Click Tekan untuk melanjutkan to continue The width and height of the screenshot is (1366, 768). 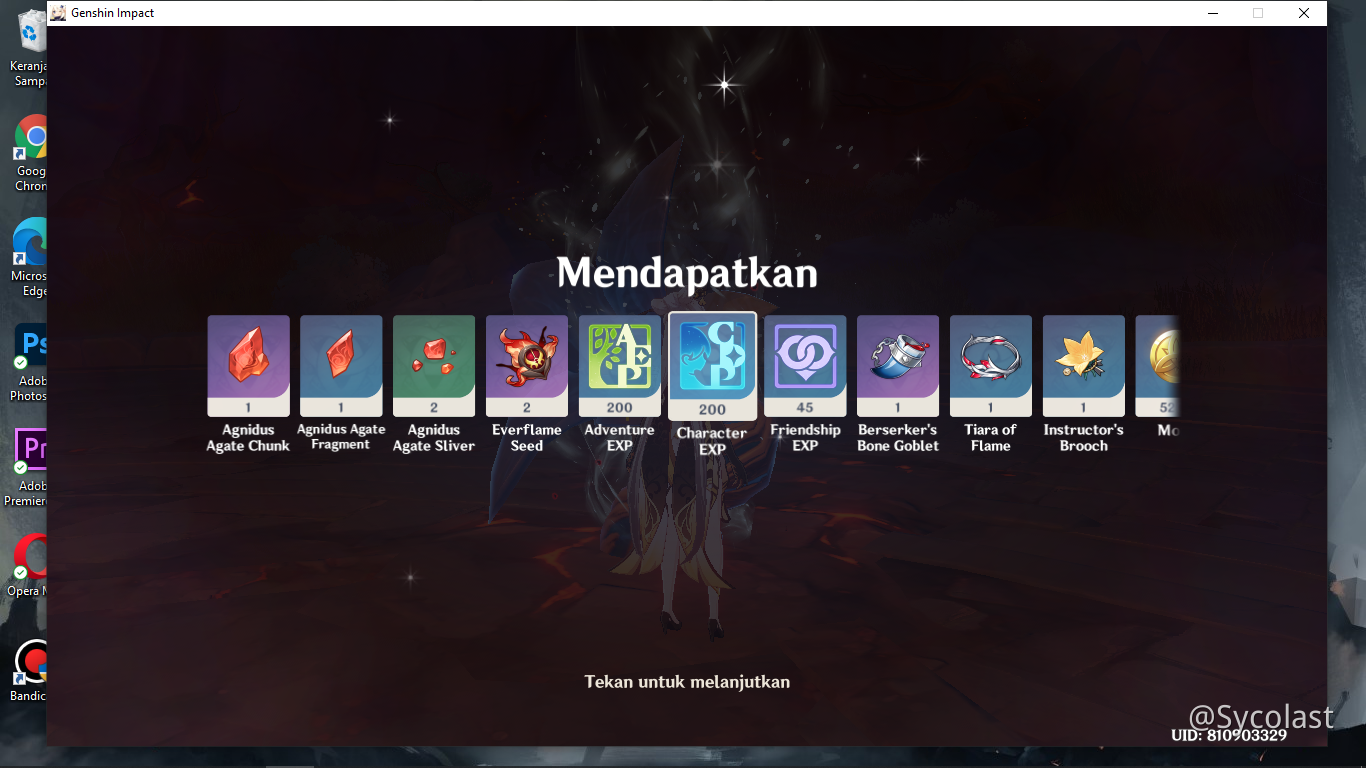coord(687,681)
